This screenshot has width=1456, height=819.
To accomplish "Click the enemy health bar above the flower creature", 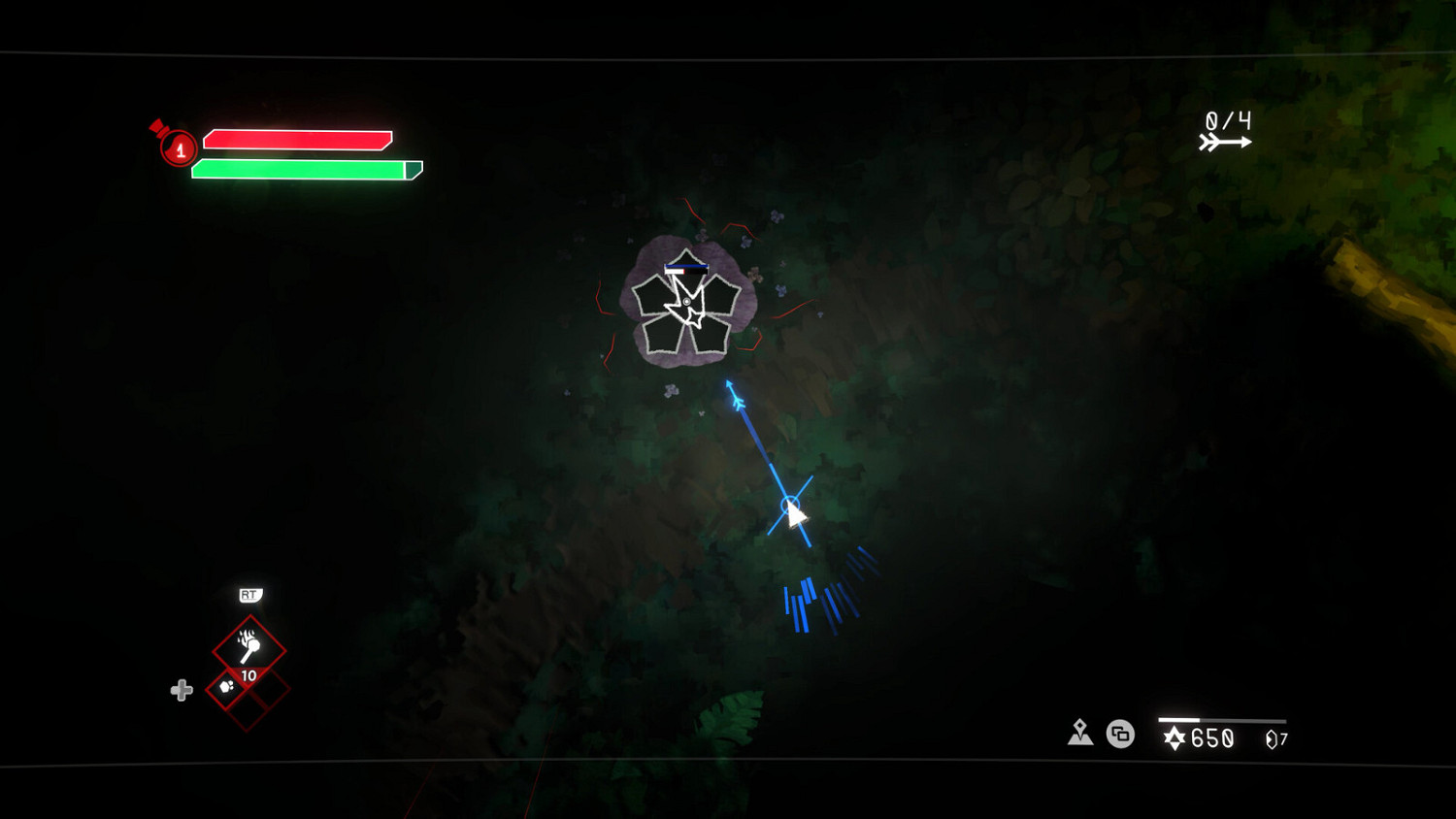I will point(687,265).
